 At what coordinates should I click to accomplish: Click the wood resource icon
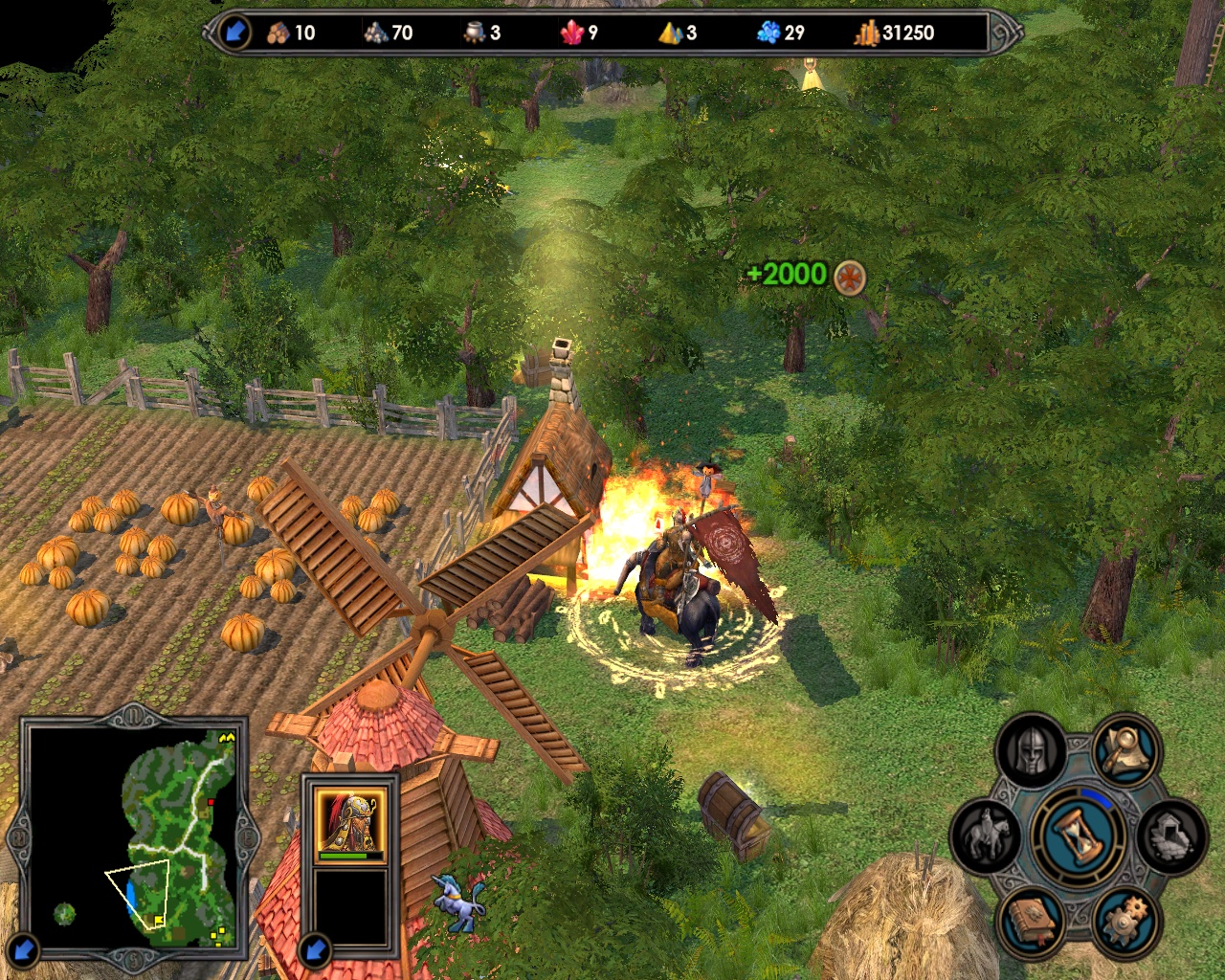[x=279, y=33]
